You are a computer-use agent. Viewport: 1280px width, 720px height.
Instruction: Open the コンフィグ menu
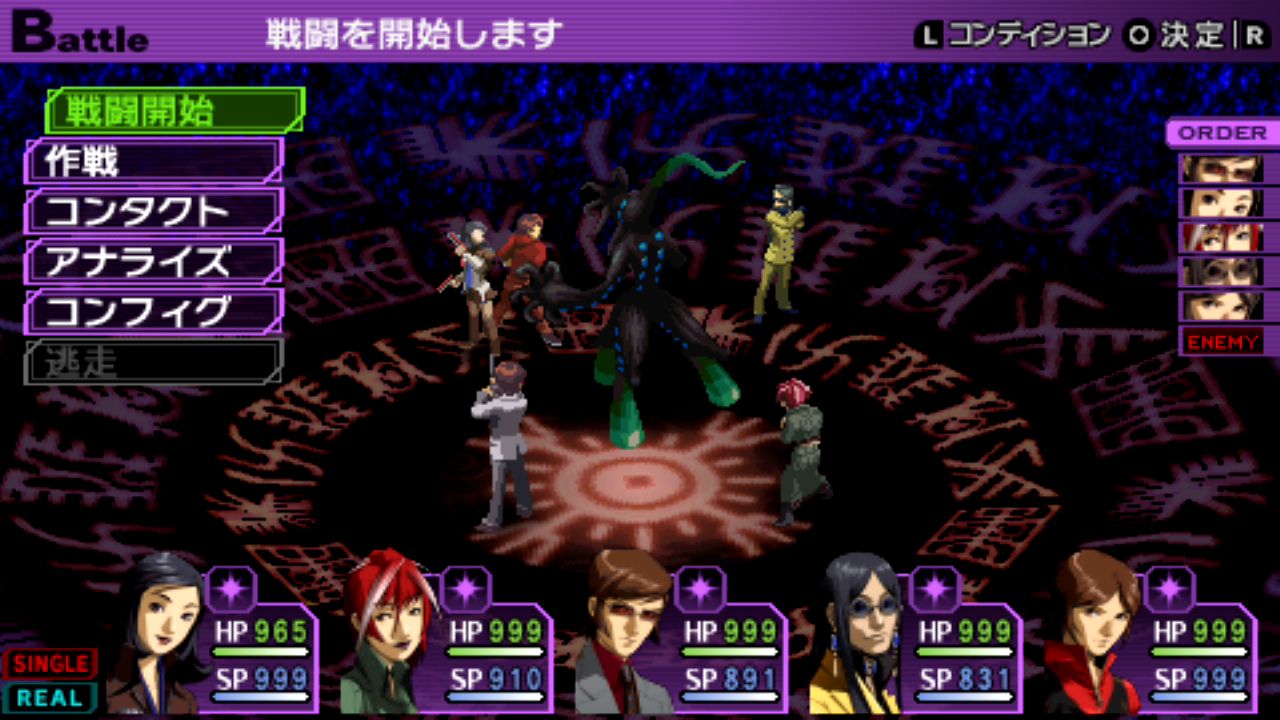point(154,312)
